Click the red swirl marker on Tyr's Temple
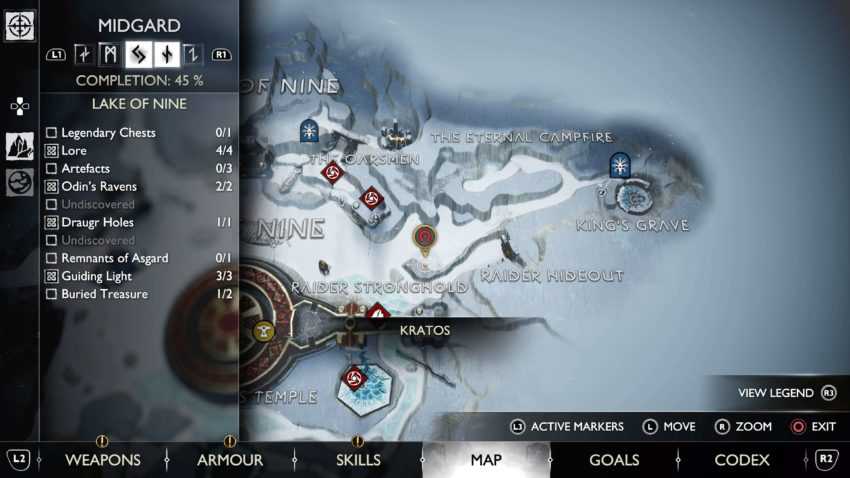This screenshot has width=850, height=478. (352, 379)
